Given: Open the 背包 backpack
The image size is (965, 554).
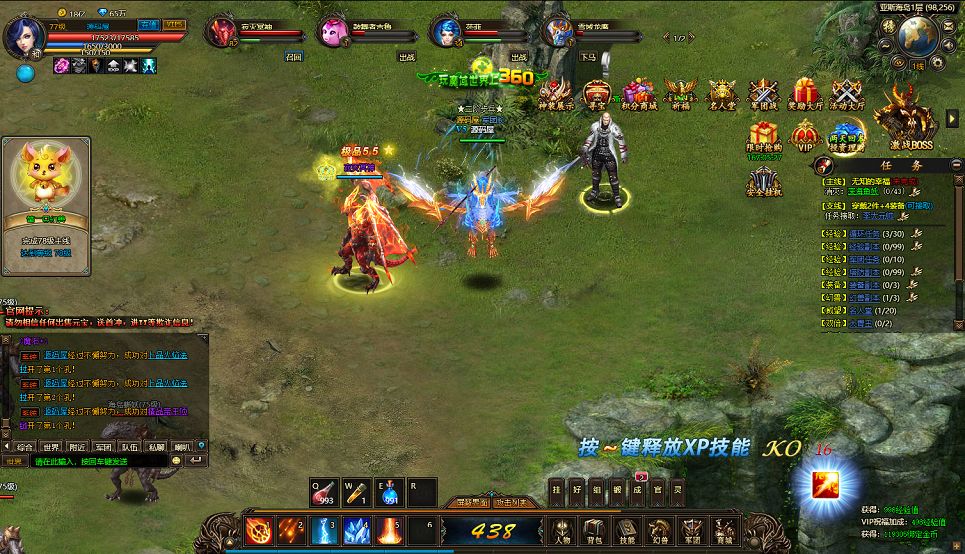Looking at the screenshot, I should (595, 529).
